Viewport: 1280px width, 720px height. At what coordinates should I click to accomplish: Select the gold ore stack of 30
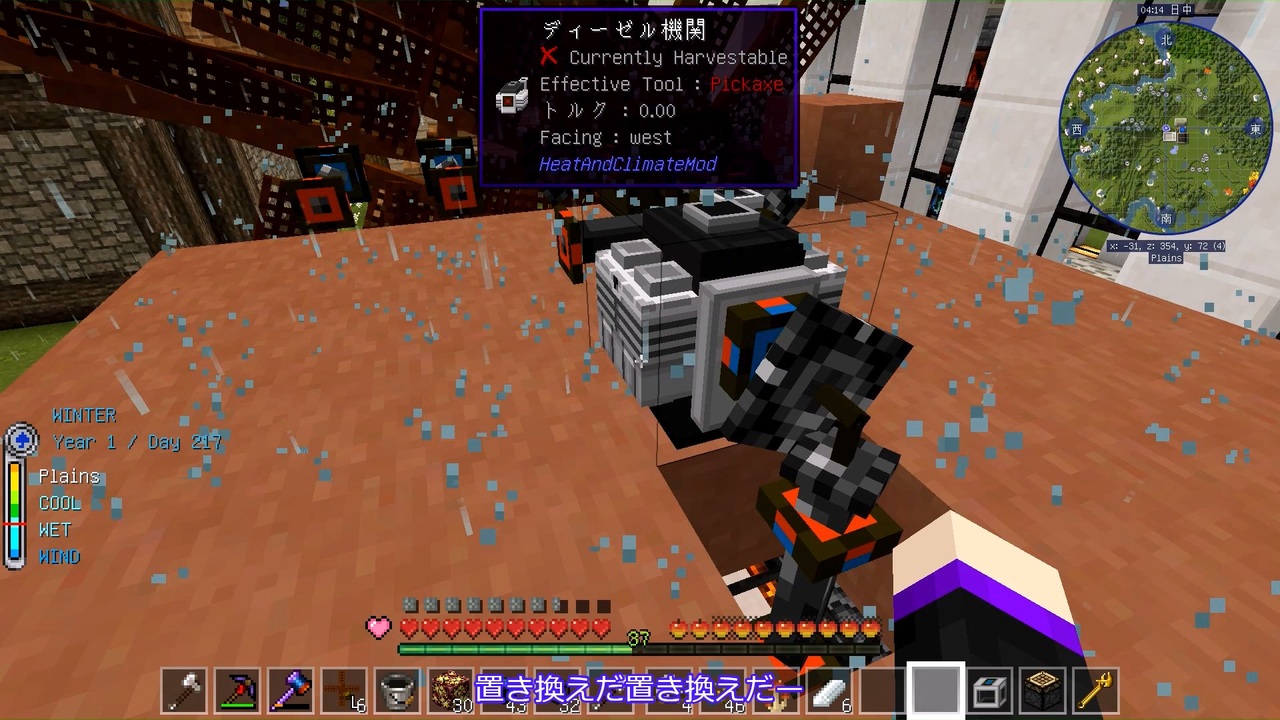click(449, 688)
